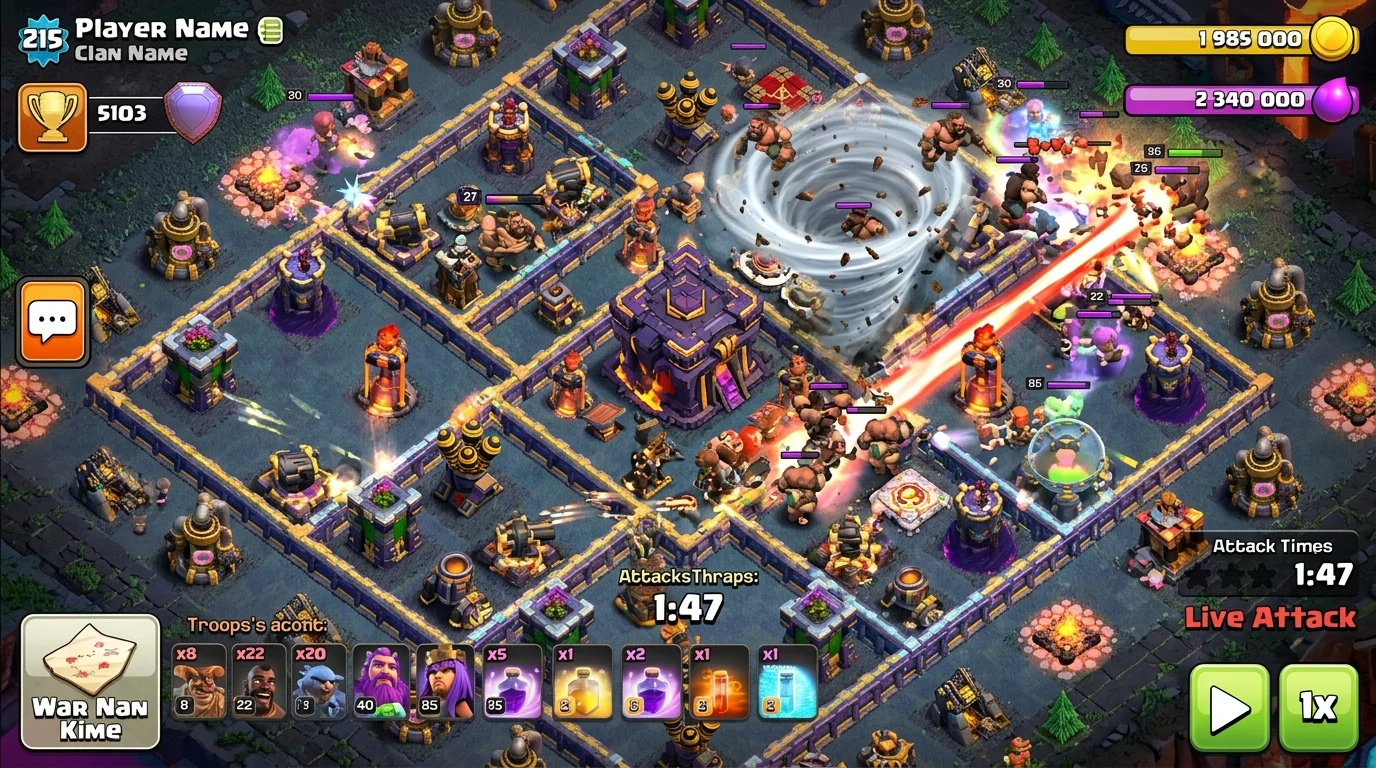This screenshot has height=768, width=1376.
Task: Click the league shield emblem
Action: pyautogui.click(x=194, y=111)
